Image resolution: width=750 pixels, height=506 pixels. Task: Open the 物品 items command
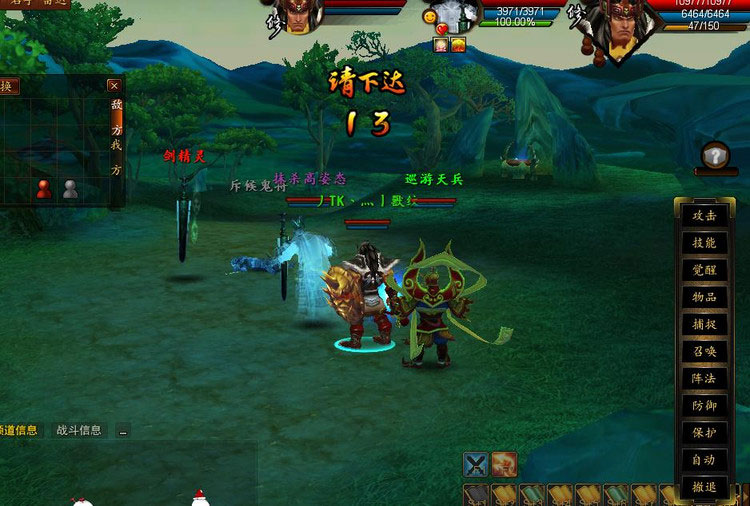[704, 297]
